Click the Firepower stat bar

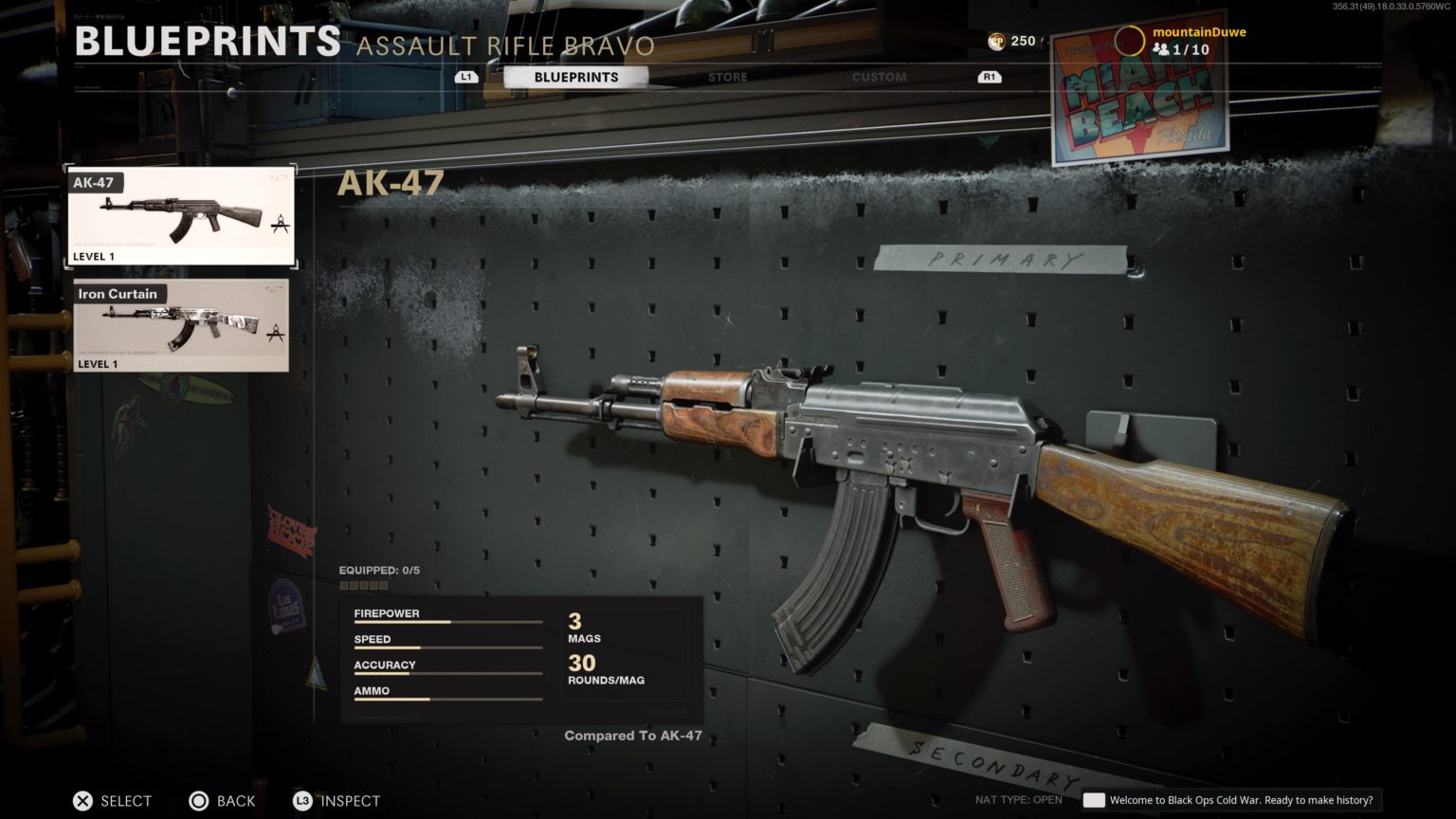point(447,618)
